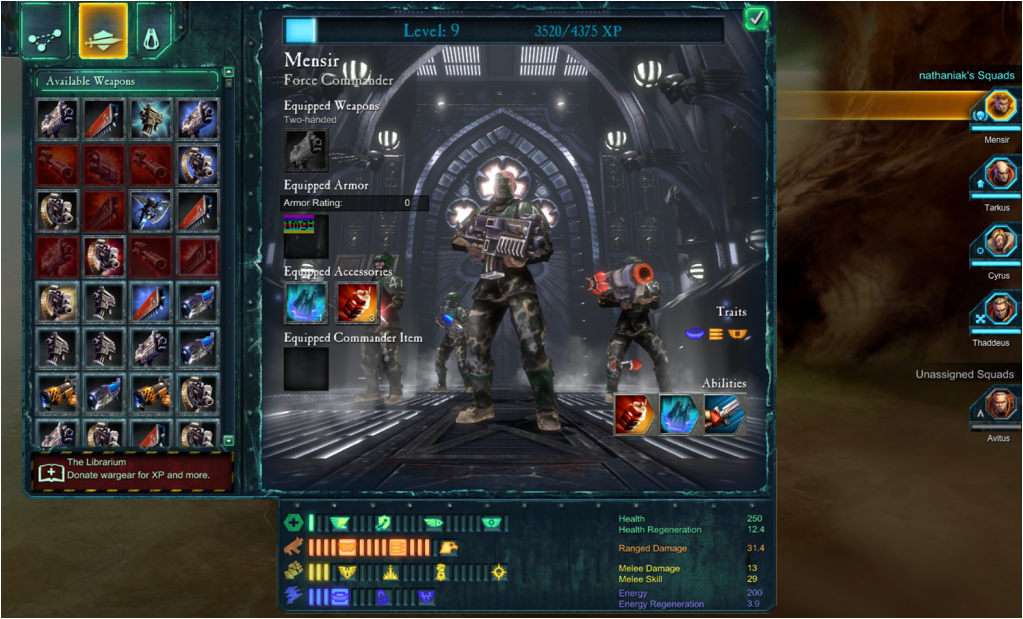Click the rightmost ability icon under Abilities

(x=724, y=413)
